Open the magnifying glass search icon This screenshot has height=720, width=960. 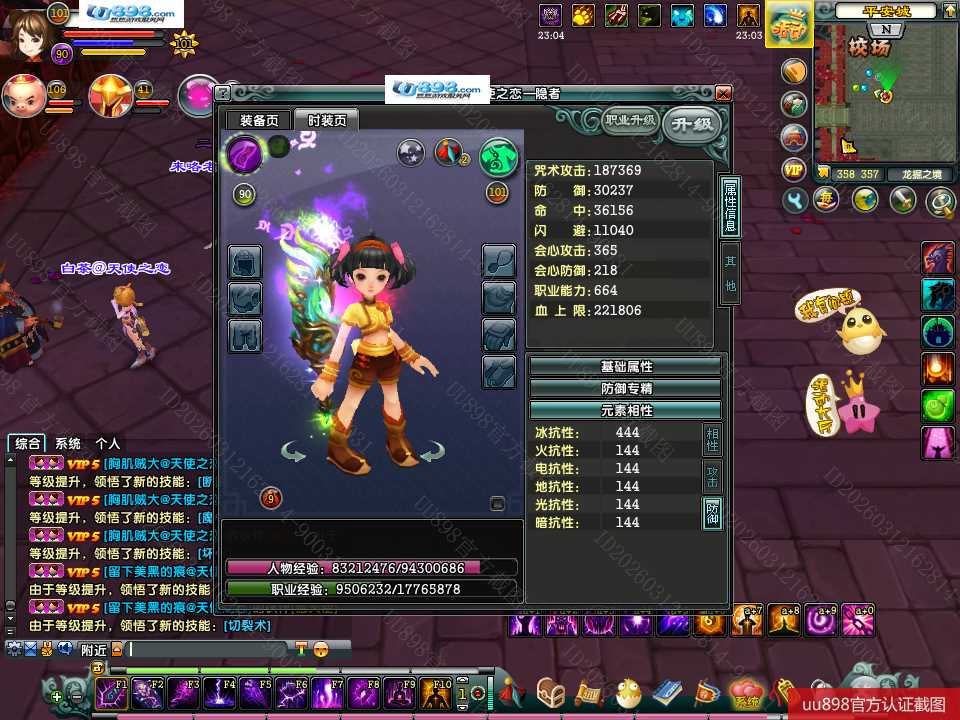(x=940, y=201)
